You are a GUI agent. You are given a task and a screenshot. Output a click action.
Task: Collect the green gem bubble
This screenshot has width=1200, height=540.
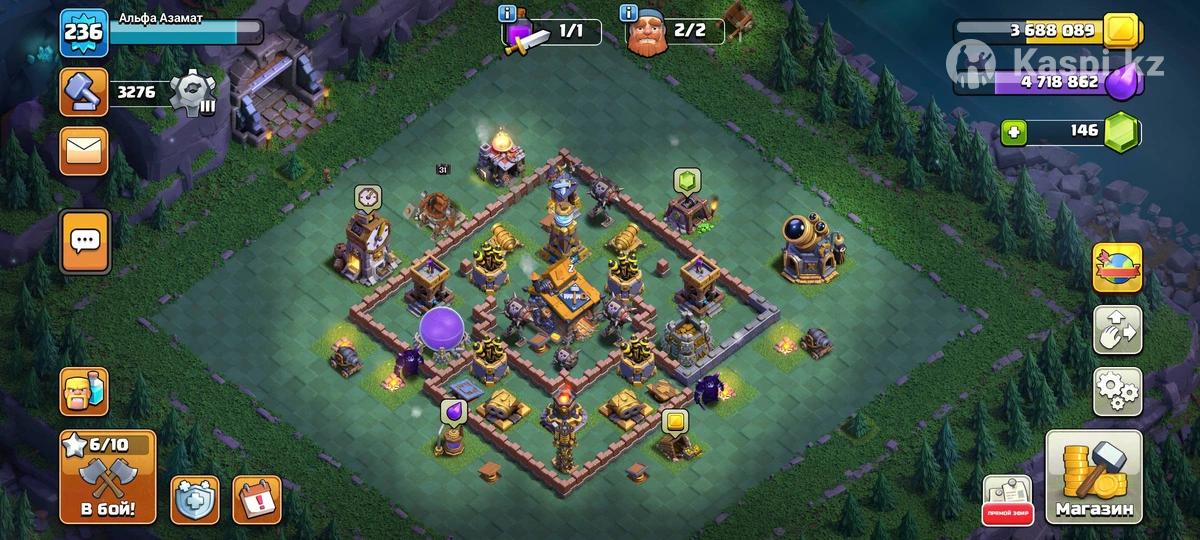tap(686, 180)
